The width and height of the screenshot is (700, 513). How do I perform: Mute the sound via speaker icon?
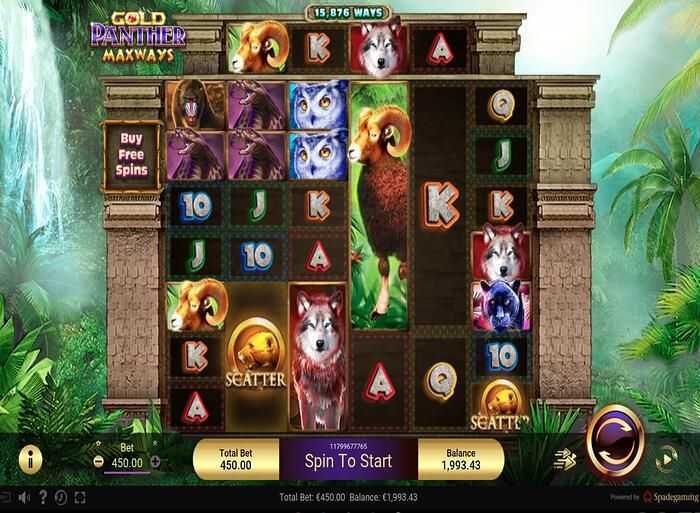coord(24,497)
